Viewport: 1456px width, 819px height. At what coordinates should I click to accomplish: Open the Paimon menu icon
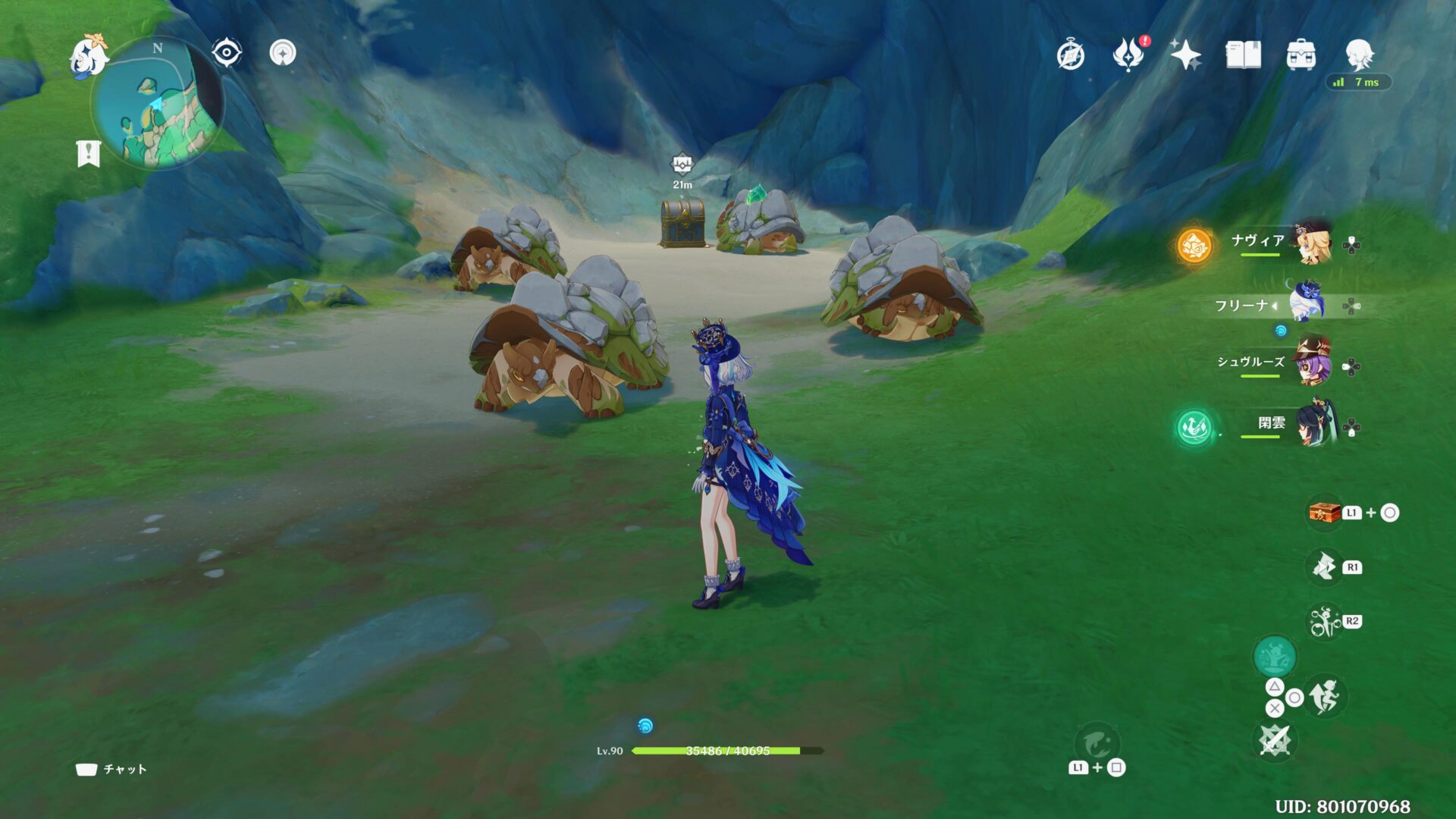click(88, 58)
